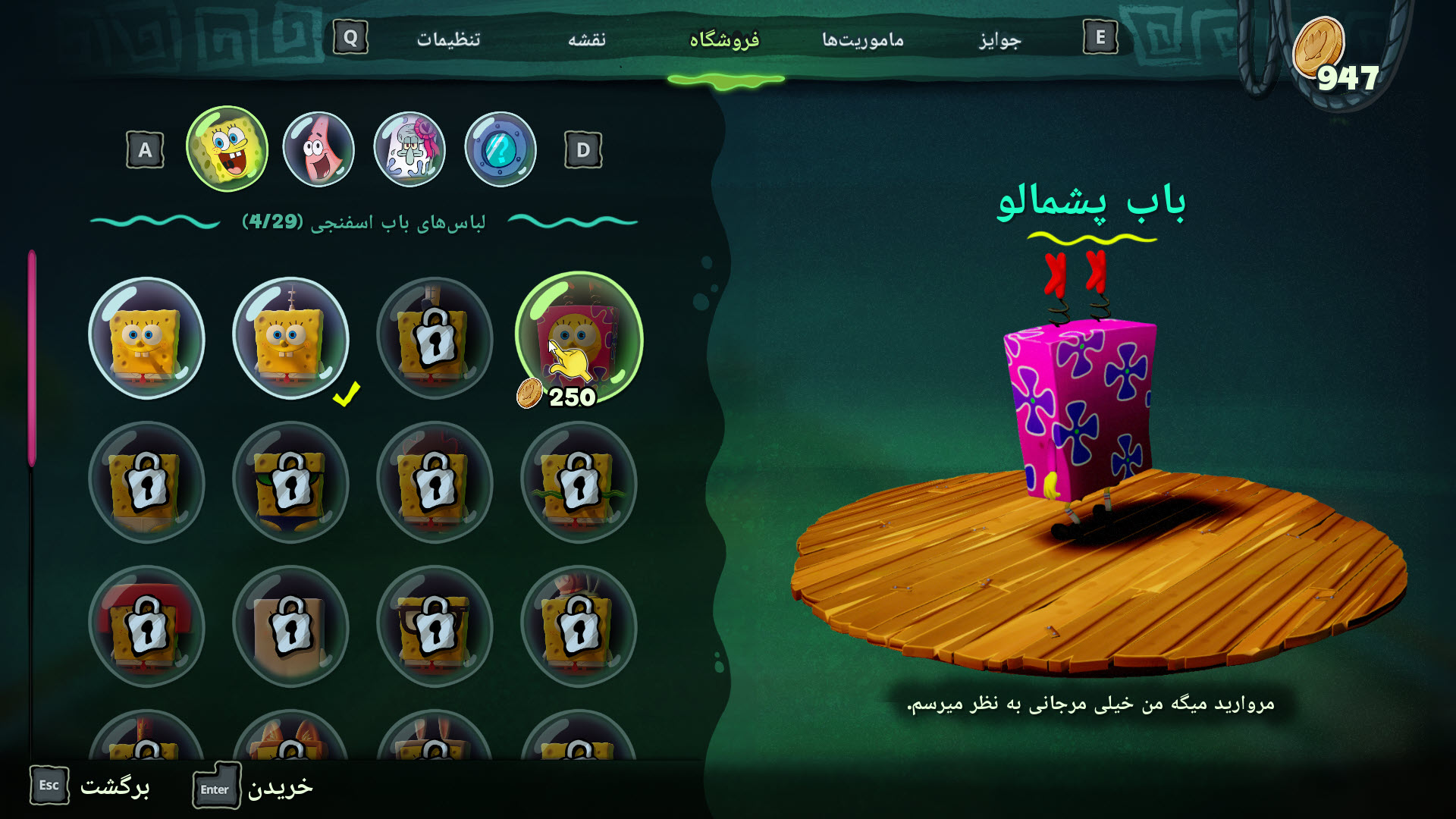The width and height of the screenshot is (1456, 819).
Task: Choose the equipped costume with yellow checkmark
Action: pyautogui.click(x=290, y=337)
